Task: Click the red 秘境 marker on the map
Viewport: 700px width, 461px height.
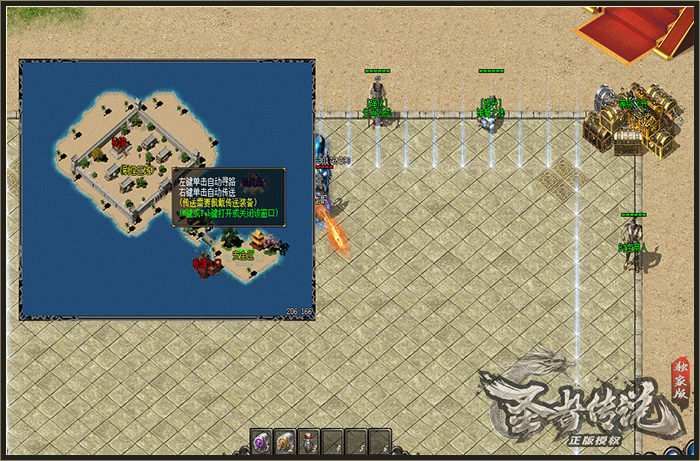Action: click(x=120, y=143)
